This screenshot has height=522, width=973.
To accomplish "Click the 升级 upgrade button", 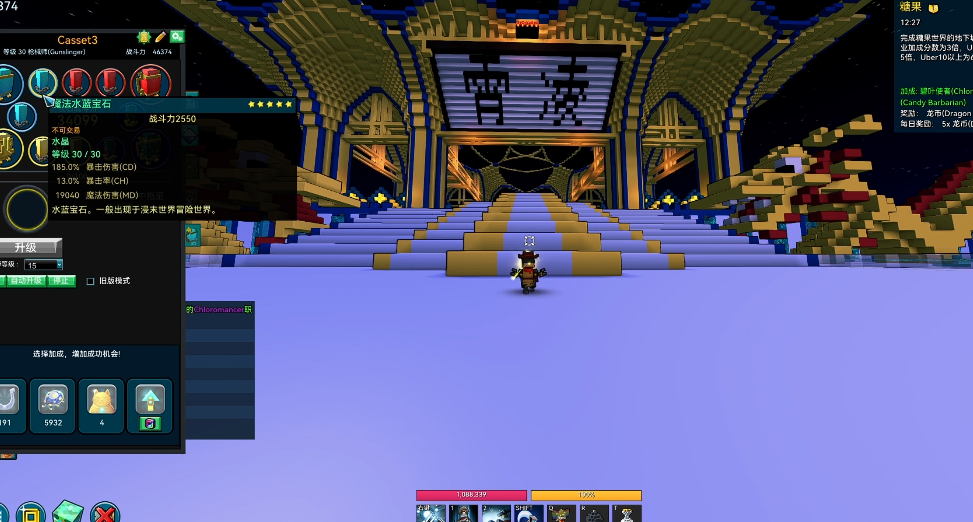I will (27, 247).
